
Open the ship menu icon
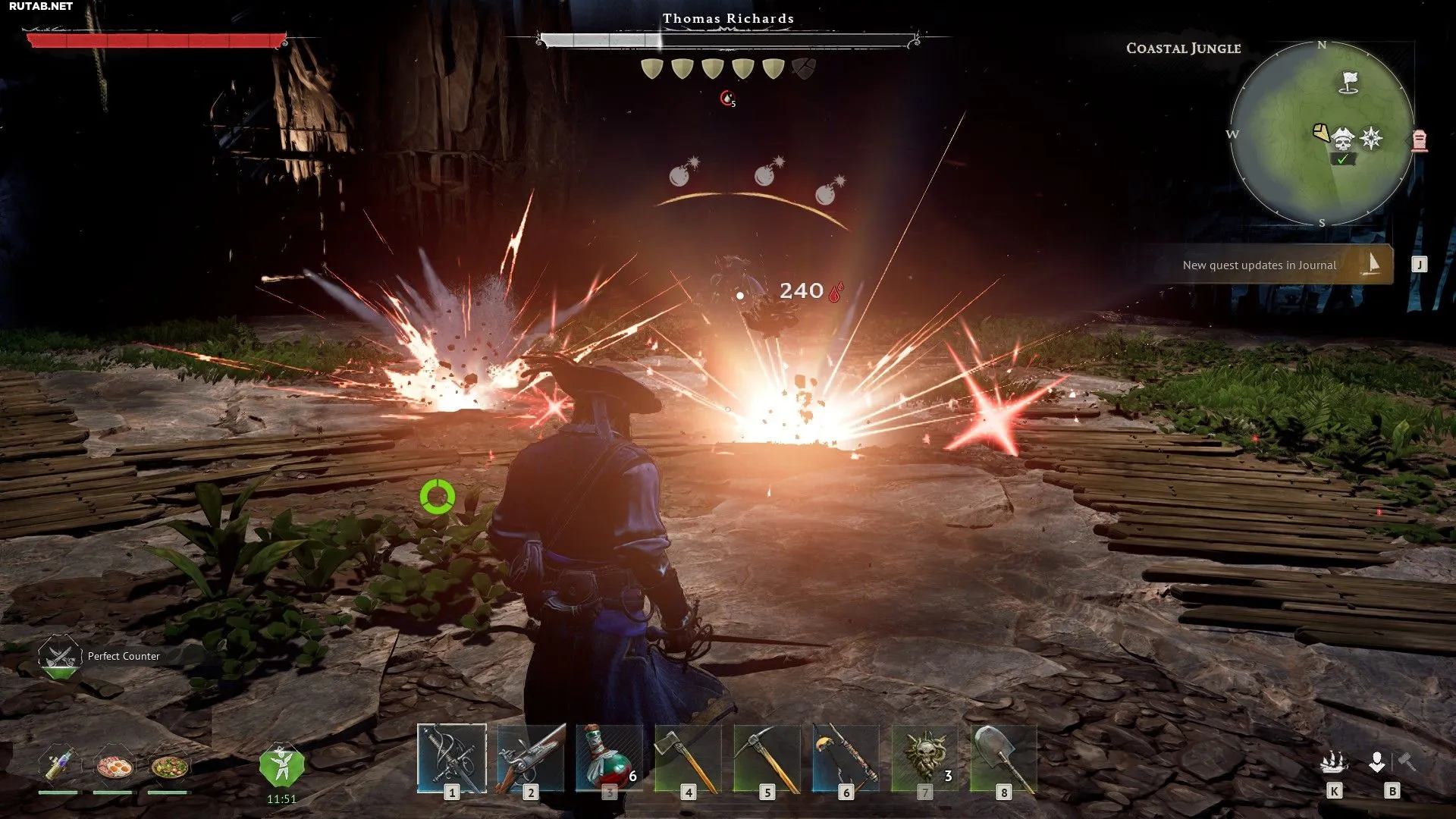click(1334, 762)
